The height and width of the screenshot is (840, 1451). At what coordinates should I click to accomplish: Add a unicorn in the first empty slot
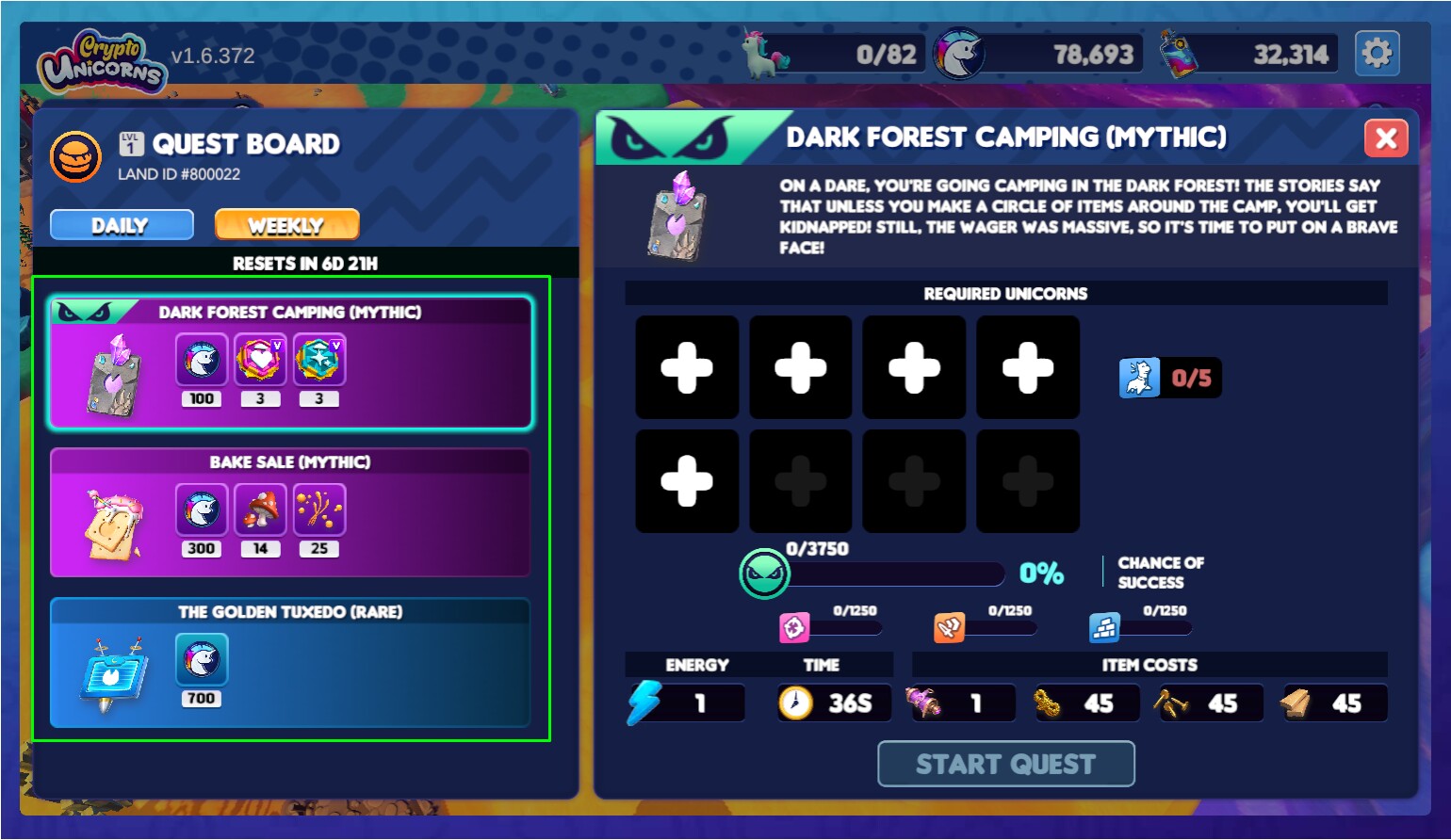pos(686,366)
